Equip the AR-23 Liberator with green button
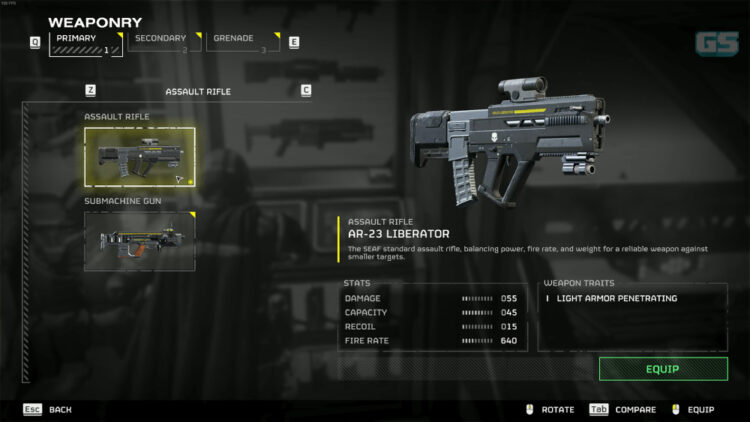The width and height of the screenshot is (750, 422). click(662, 369)
